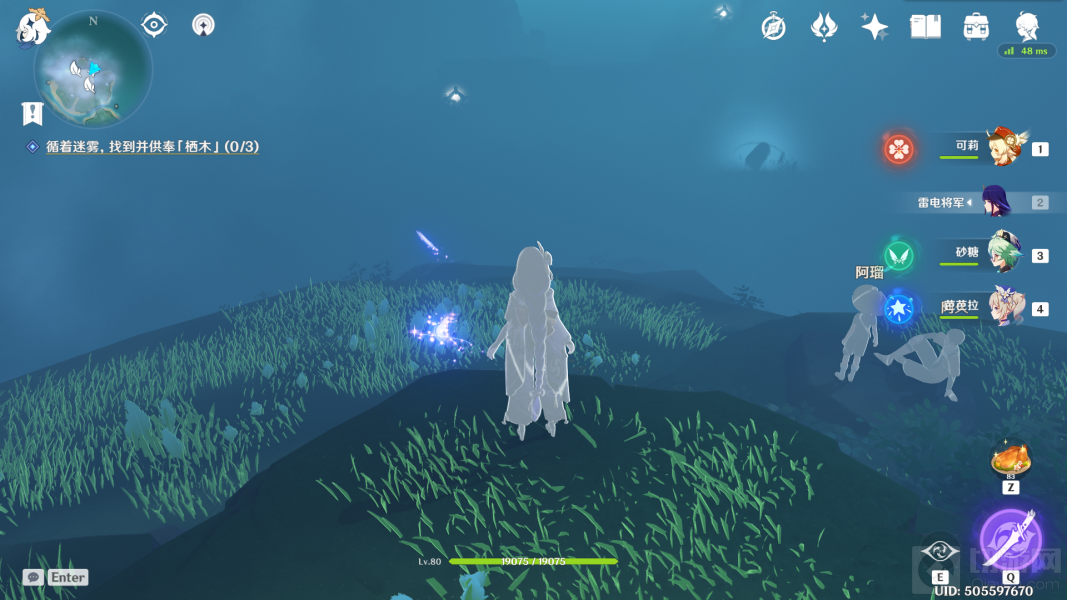Viewport: 1067px width, 600px height.
Task: Open the winged Wish icon
Action: (823, 27)
